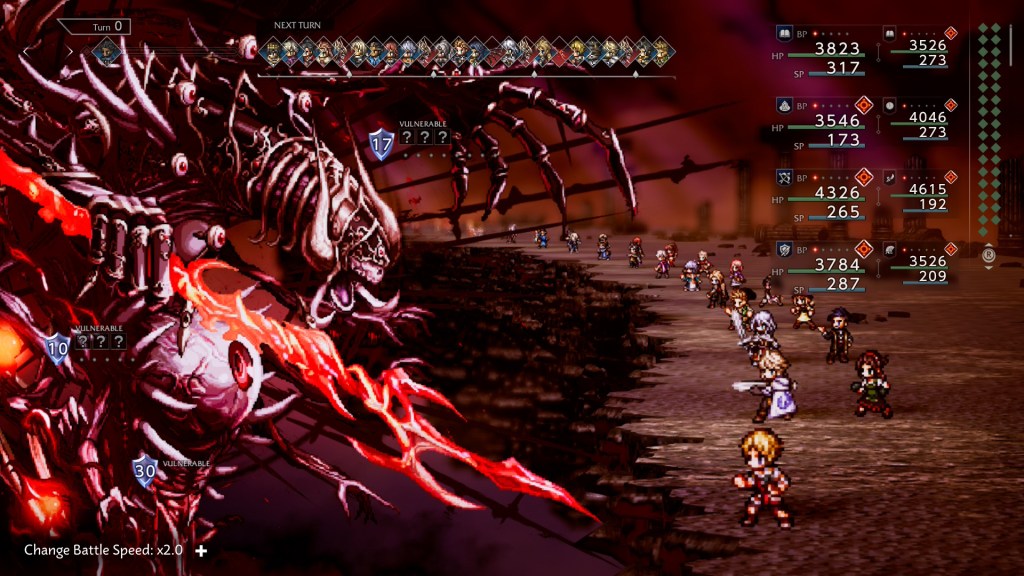
Task: Click the first portrait in the Next Turn order
Action: [271, 50]
